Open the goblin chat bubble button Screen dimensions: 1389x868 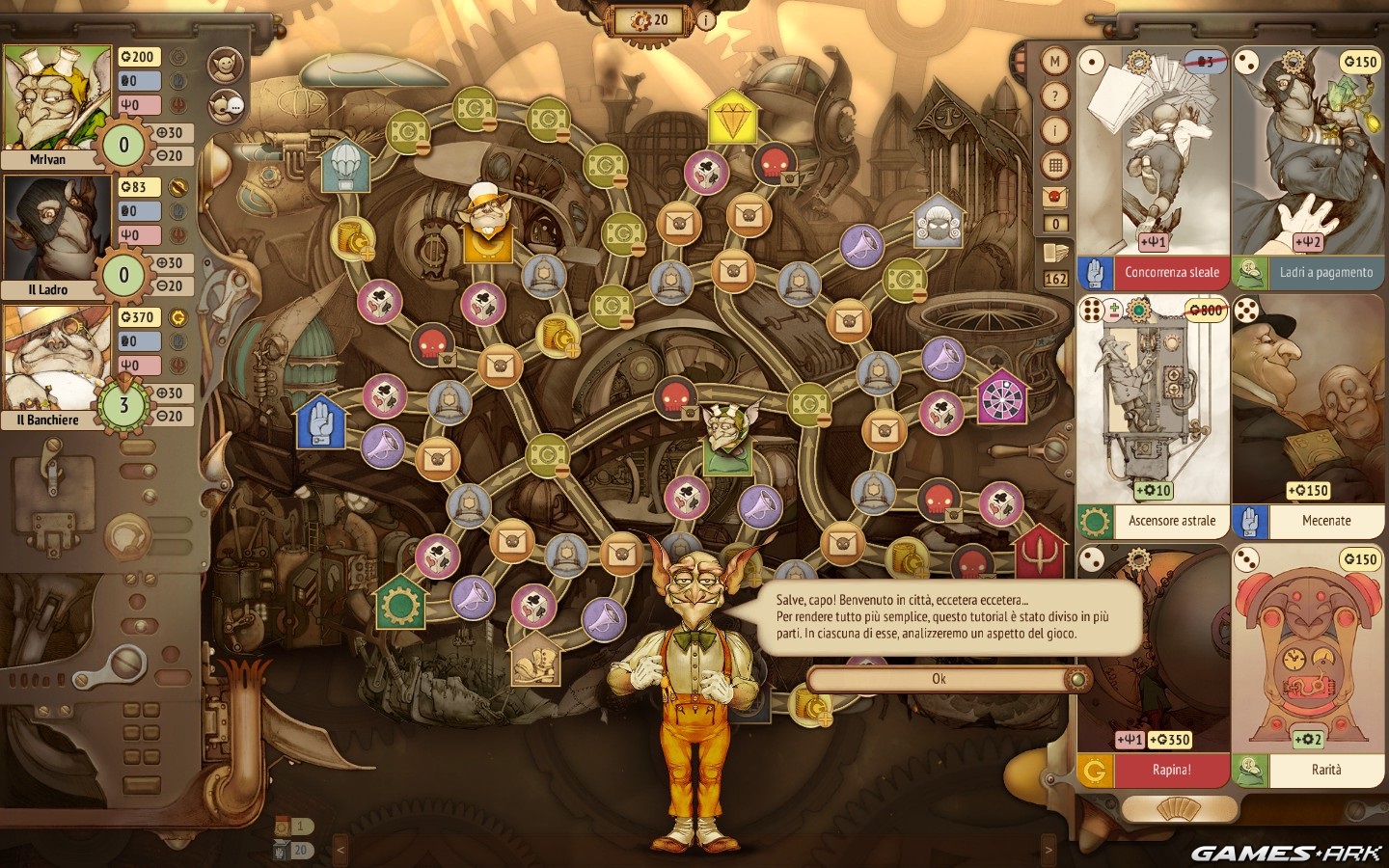[226, 105]
